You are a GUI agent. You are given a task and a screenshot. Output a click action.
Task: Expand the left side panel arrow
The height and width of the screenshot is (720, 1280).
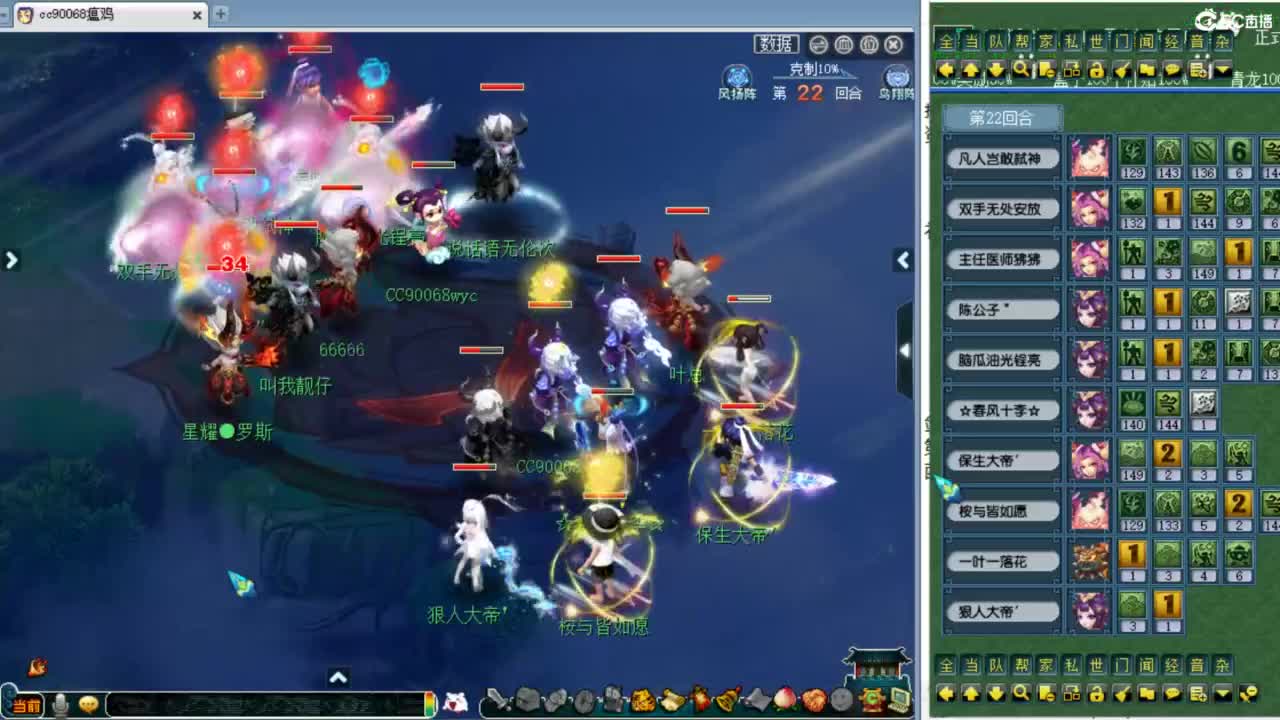click(12, 259)
